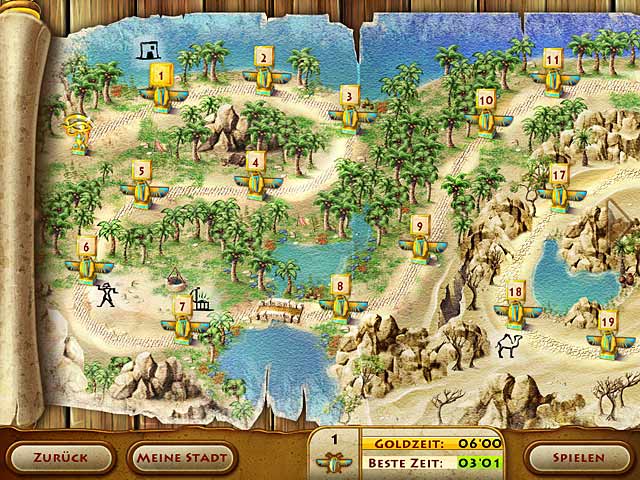
Task: Select level 18 marker
Action: click(516, 306)
